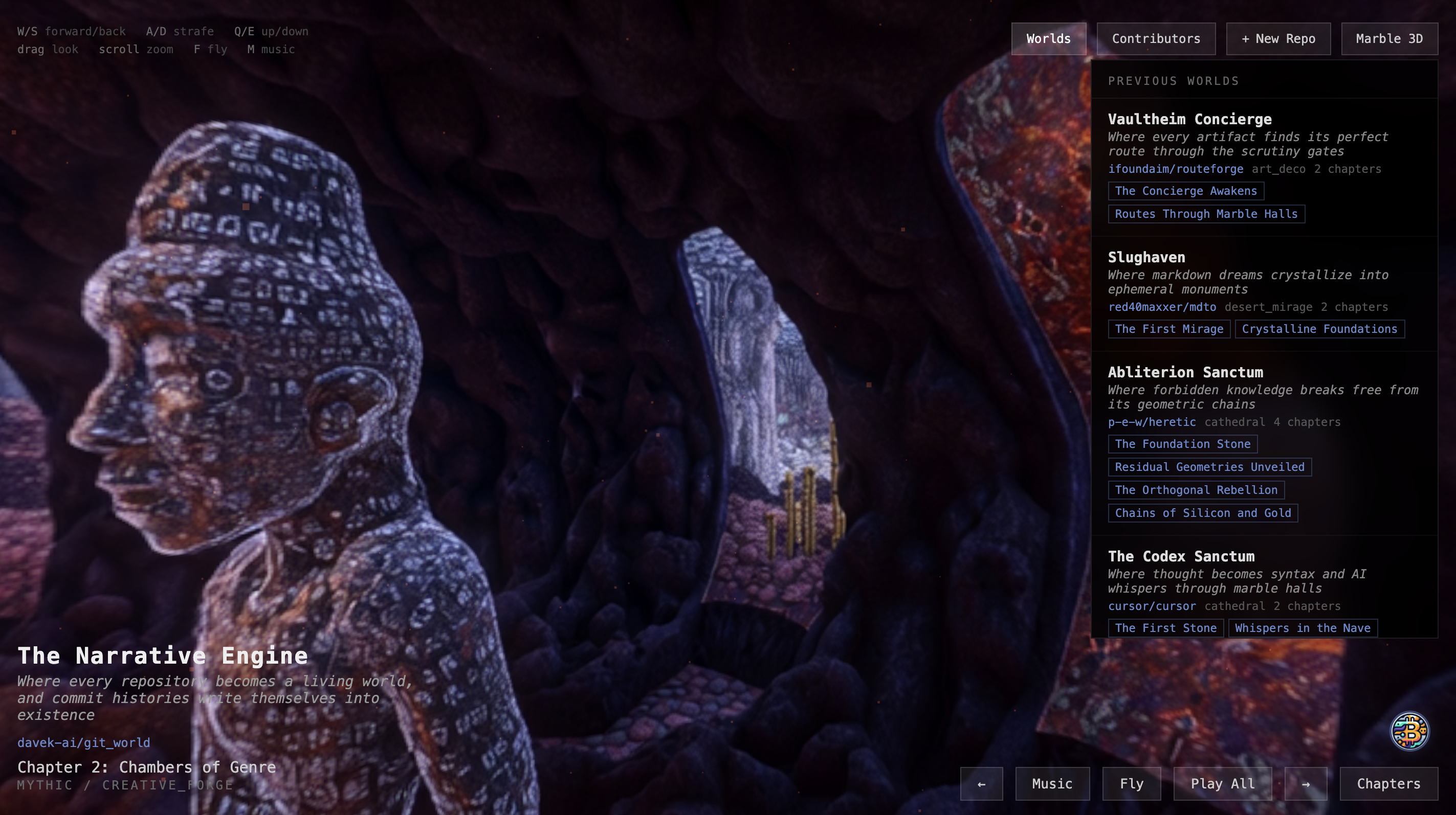Switch to the Contributors view
Screen dimensions: 1456x815
1156,39
